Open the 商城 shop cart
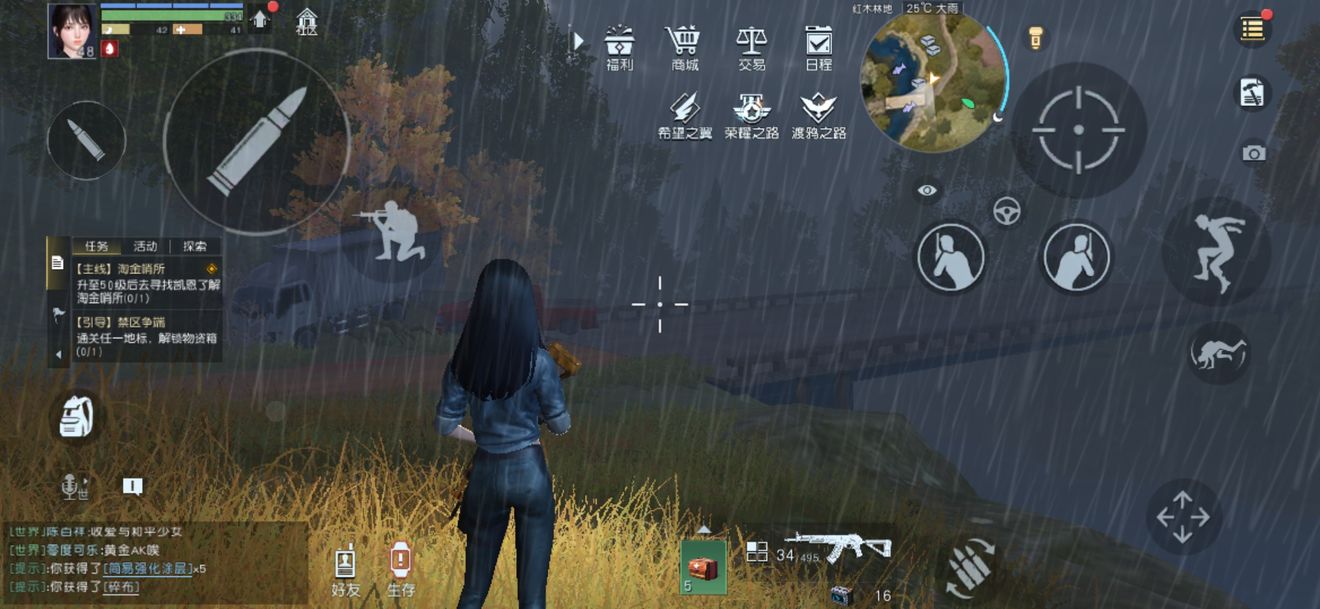This screenshot has width=1320, height=609. pos(684,45)
